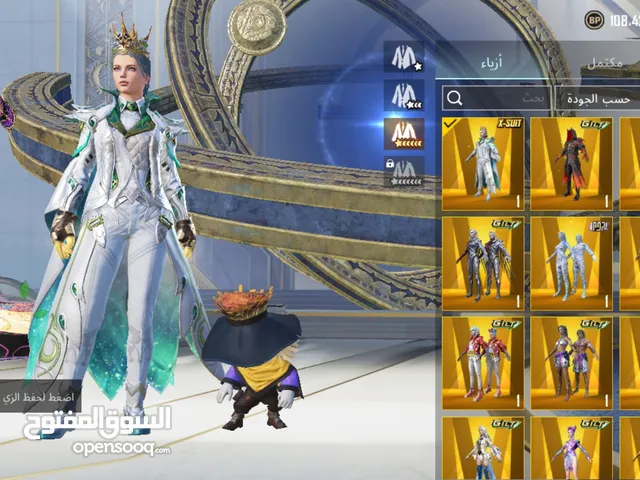Select the one-star suit rarity filter
The width and height of the screenshot is (640, 480).
(x=404, y=56)
